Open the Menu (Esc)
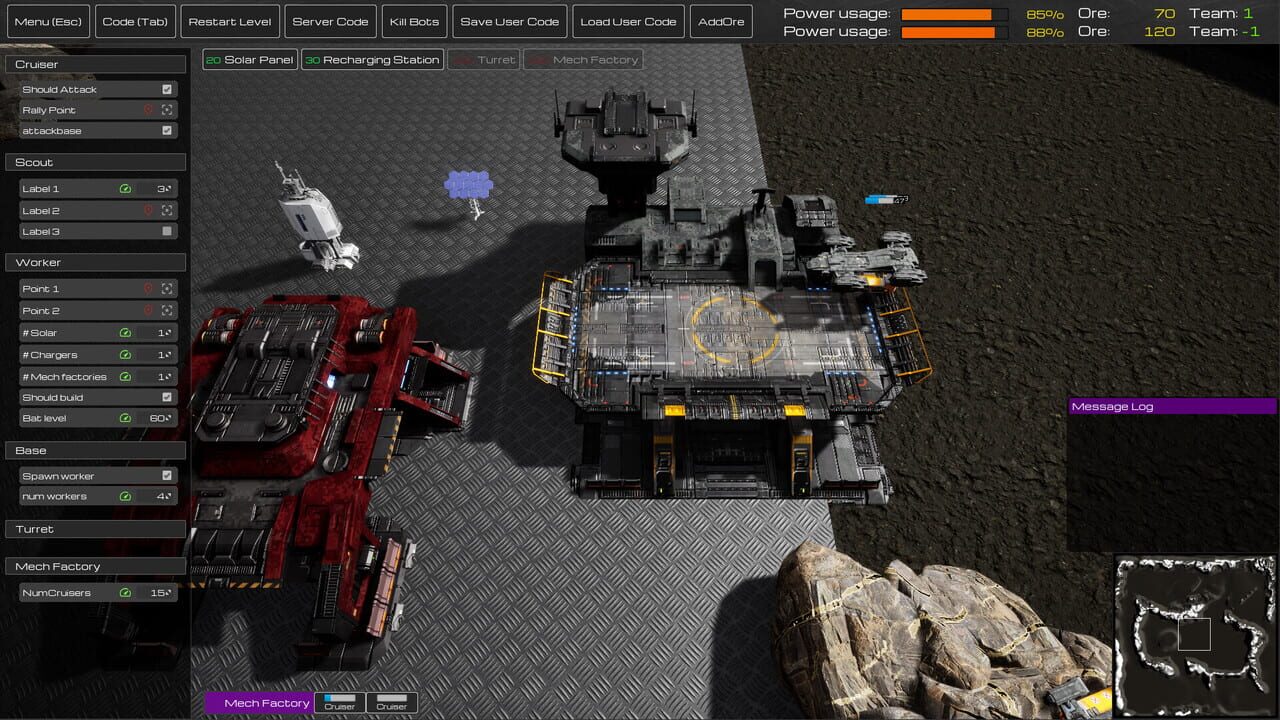This screenshot has width=1280, height=720. pyautogui.click(x=48, y=21)
